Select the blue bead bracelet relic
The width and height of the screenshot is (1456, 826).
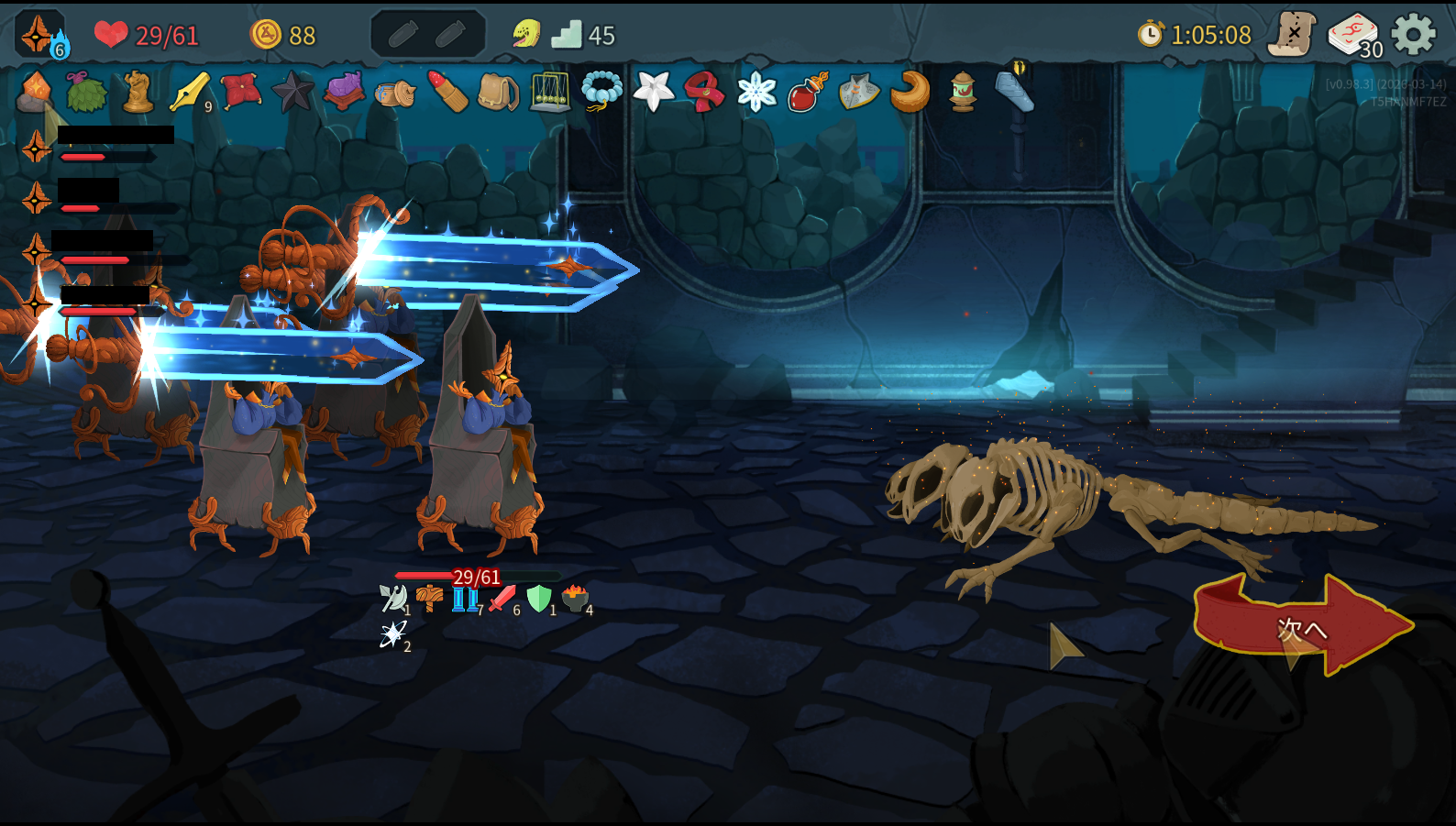coord(601,91)
